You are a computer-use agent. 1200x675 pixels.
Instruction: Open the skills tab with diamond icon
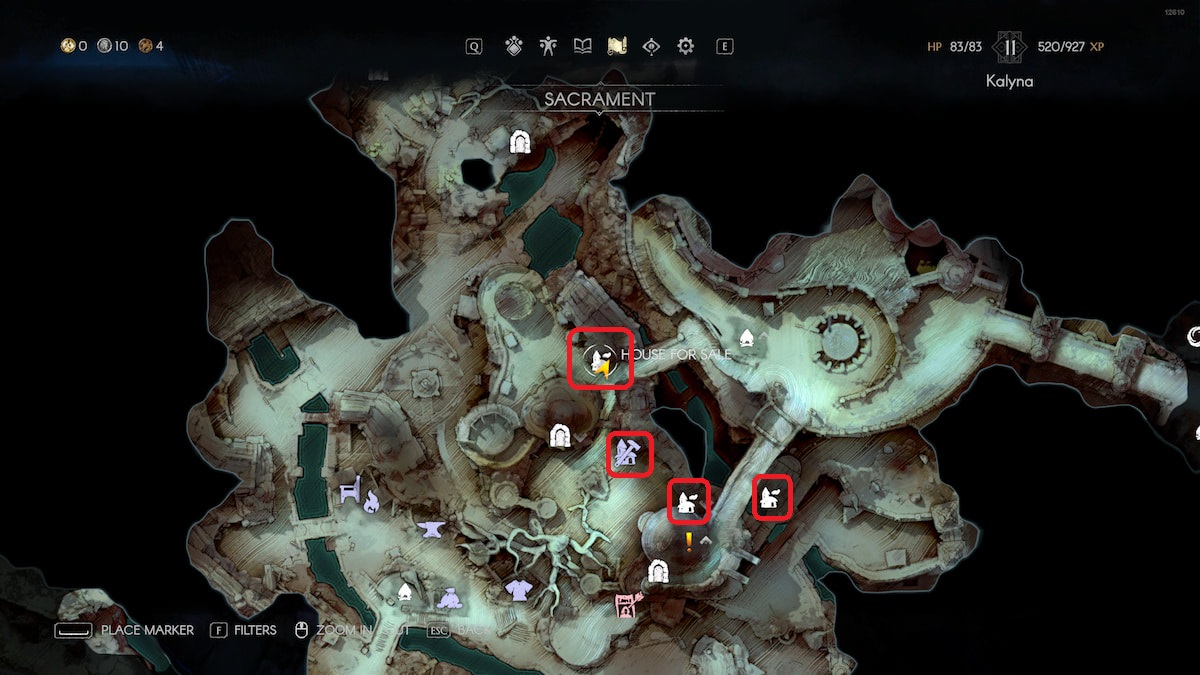click(514, 46)
